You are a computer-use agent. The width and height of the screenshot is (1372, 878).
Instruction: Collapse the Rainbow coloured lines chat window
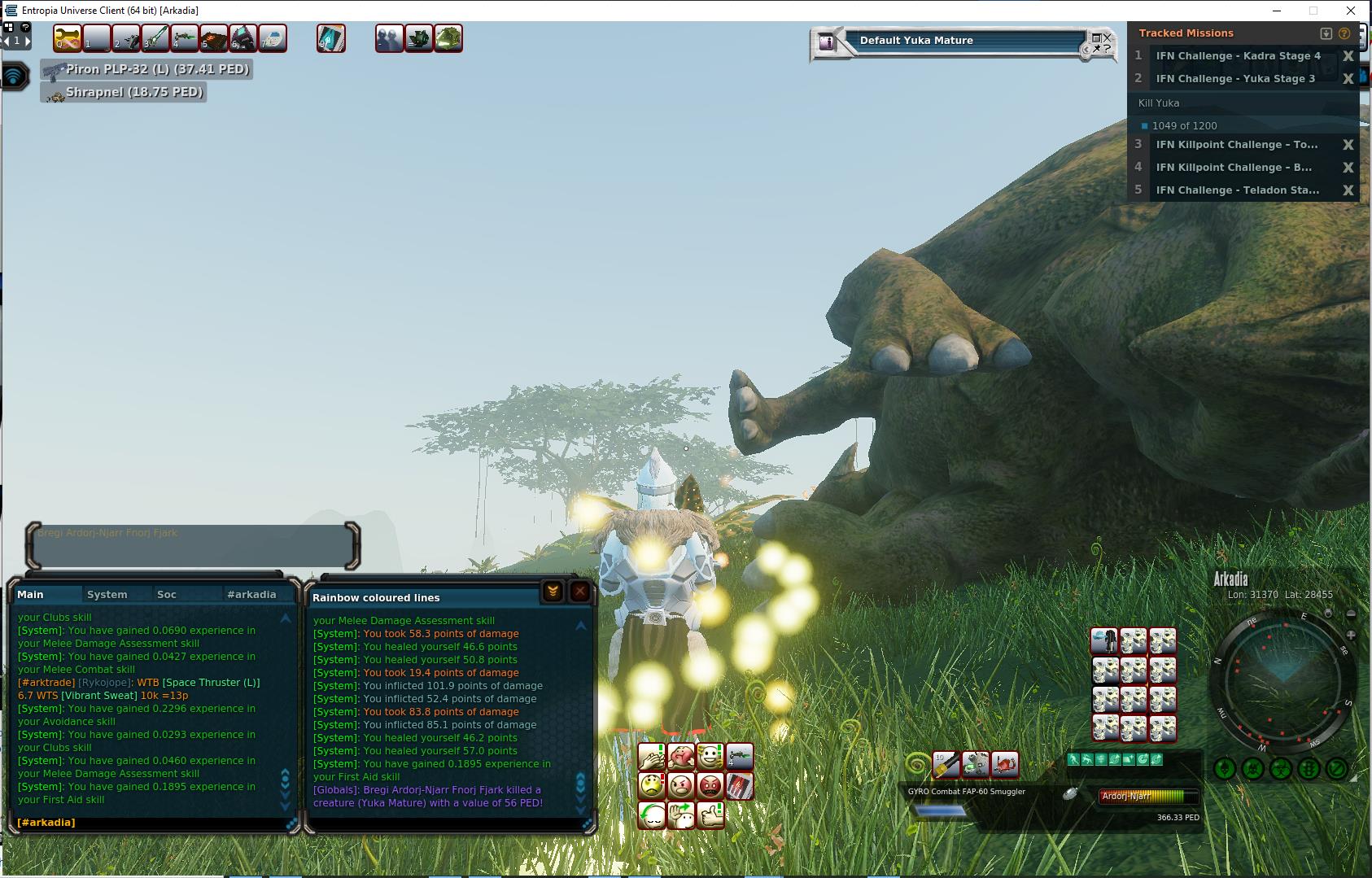[553, 592]
